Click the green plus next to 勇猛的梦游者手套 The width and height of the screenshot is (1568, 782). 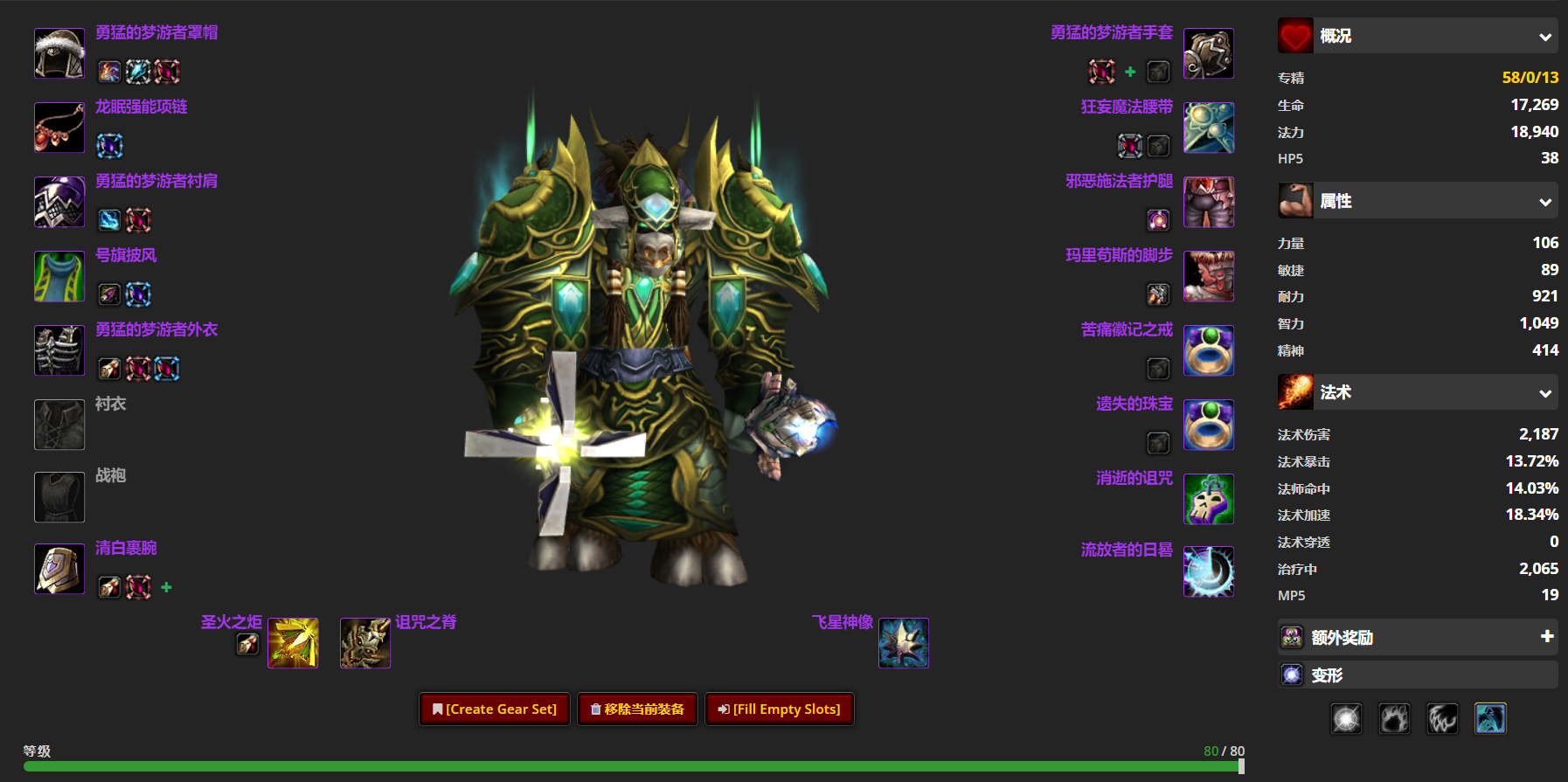pyautogui.click(x=1130, y=73)
